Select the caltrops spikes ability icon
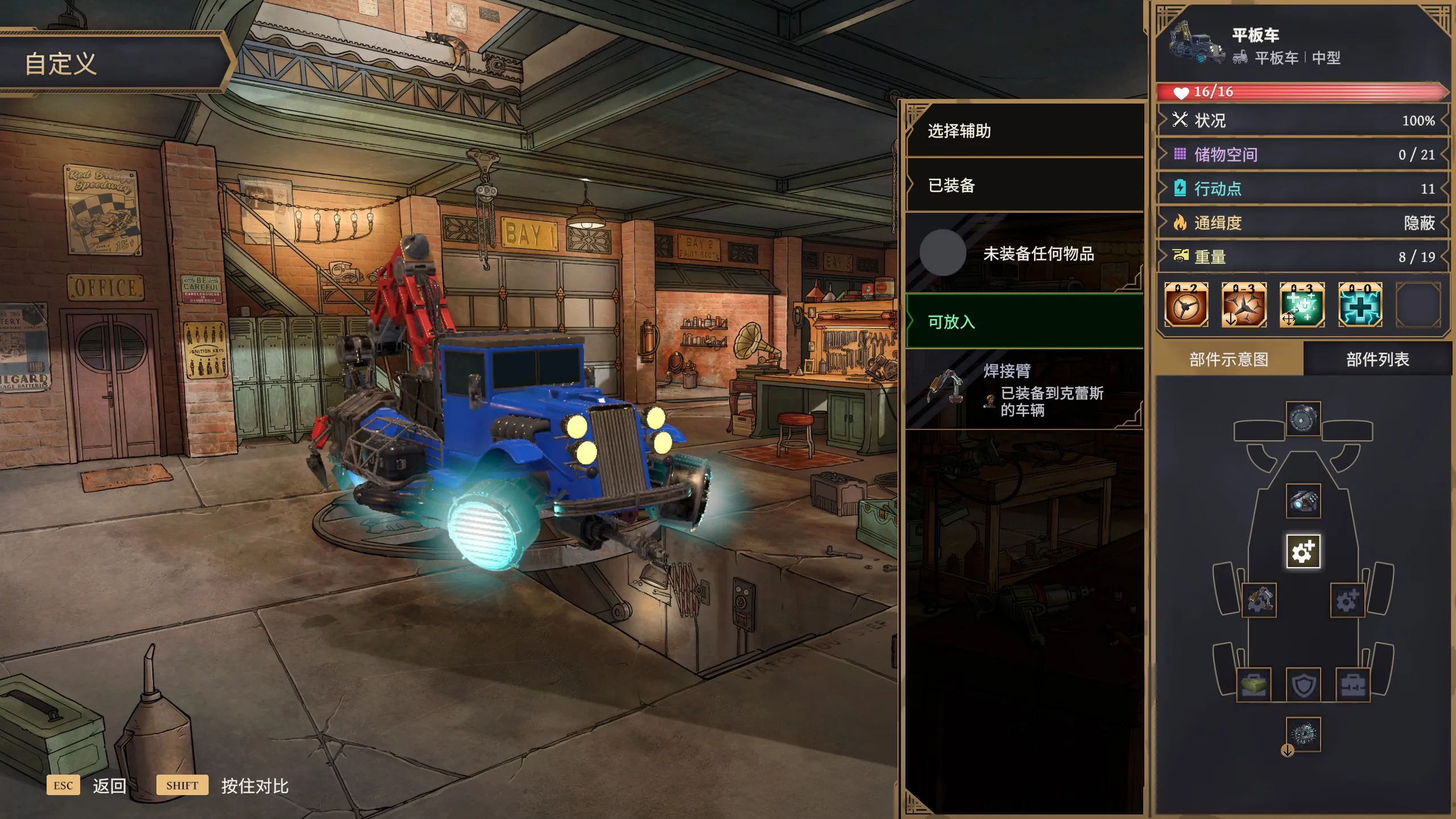1456x819 pixels. (x=1244, y=305)
